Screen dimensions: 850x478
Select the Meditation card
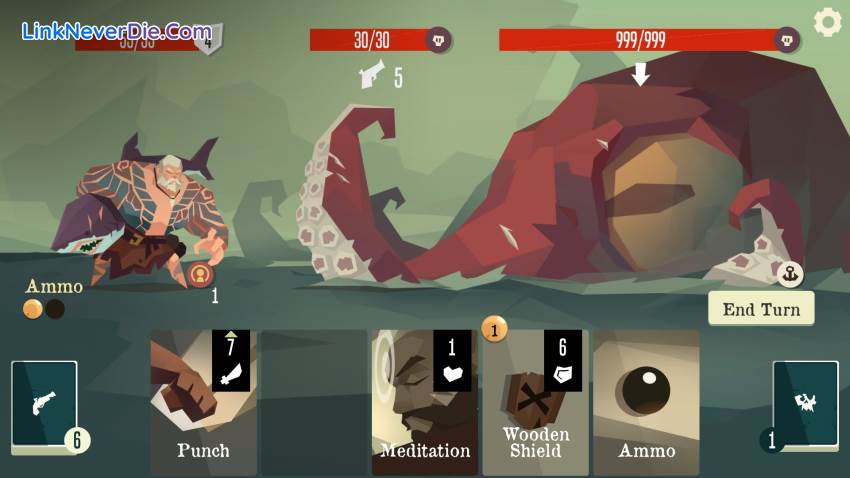424,402
